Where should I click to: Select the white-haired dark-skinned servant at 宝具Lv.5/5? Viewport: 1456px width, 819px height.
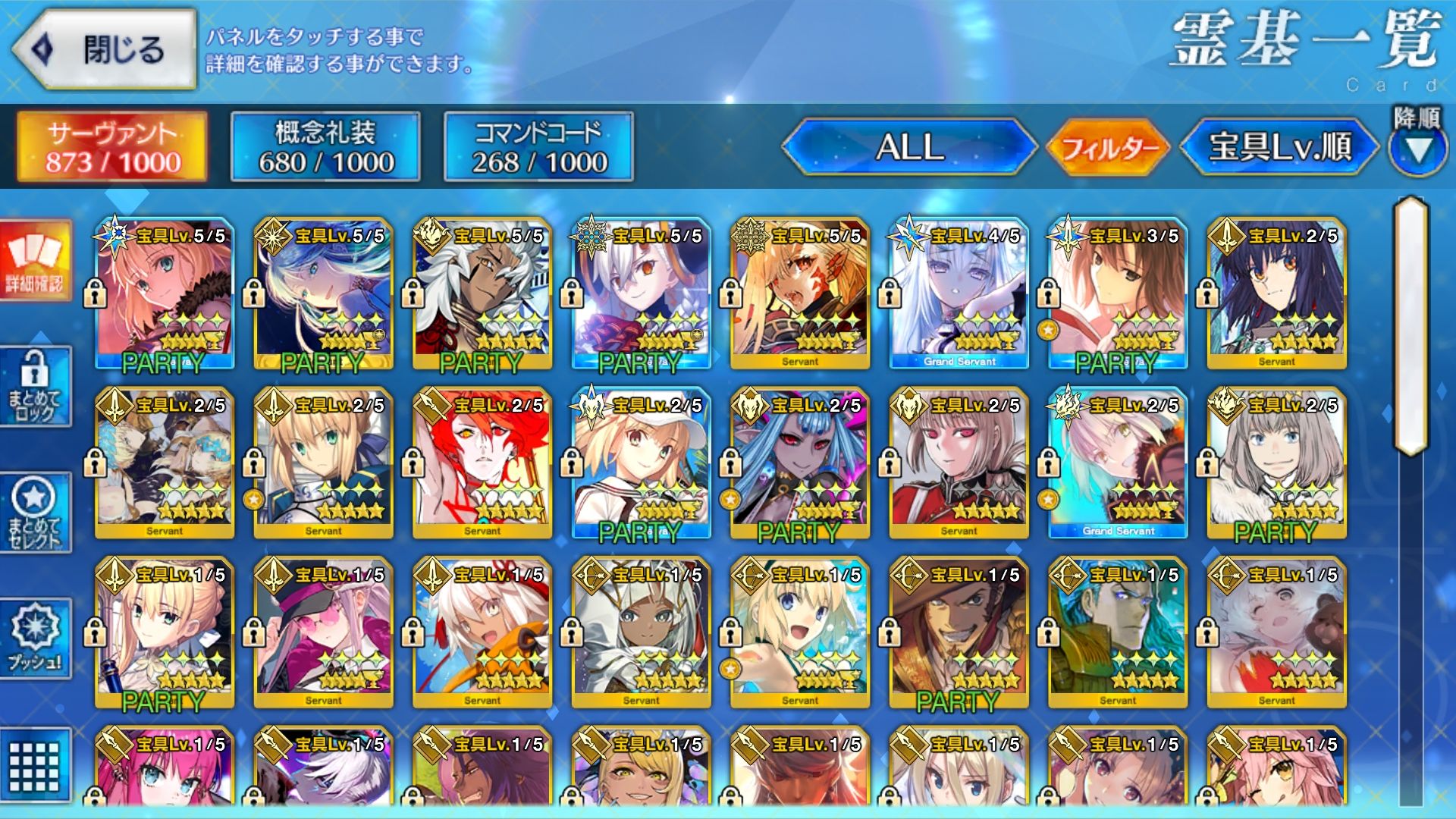pyautogui.click(x=482, y=294)
